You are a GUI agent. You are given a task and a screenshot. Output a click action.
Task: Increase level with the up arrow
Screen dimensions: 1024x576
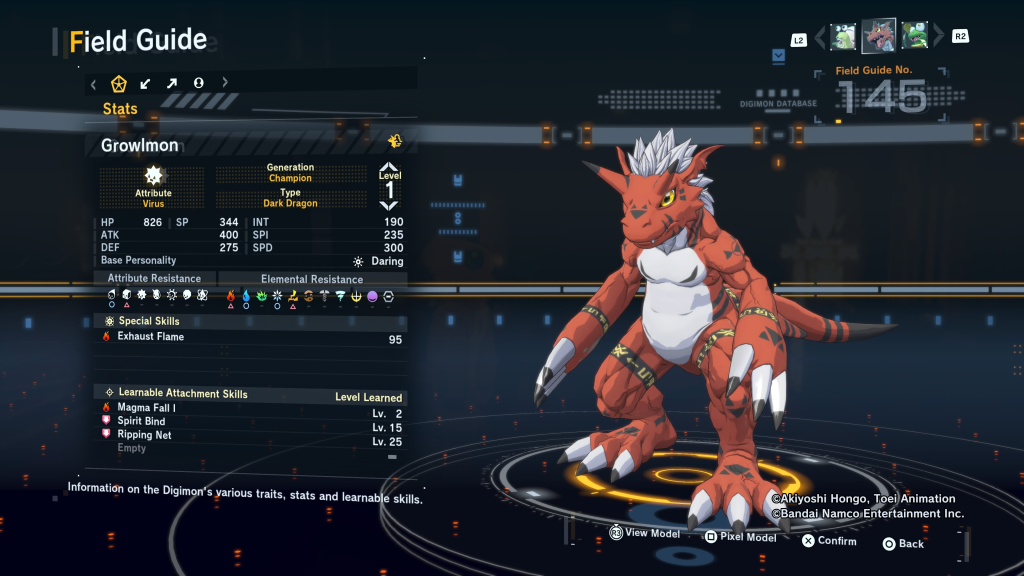pyautogui.click(x=389, y=168)
